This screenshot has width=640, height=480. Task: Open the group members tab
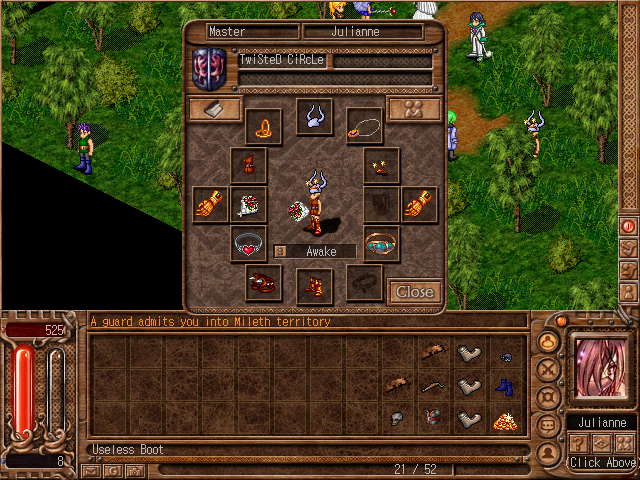coord(414,109)
